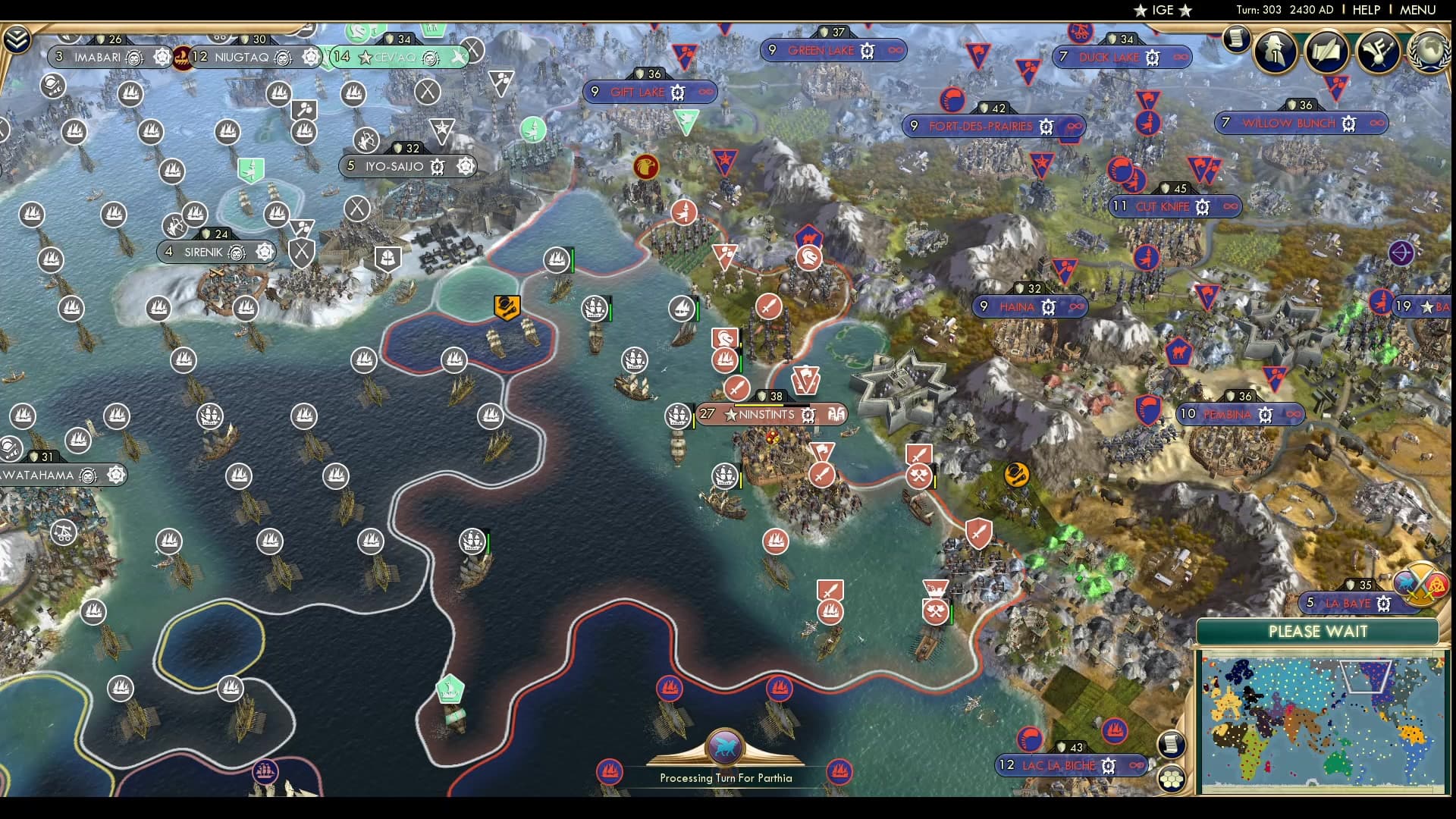Click Gift Lake's infinity growth icon

[x=705, y=92]
